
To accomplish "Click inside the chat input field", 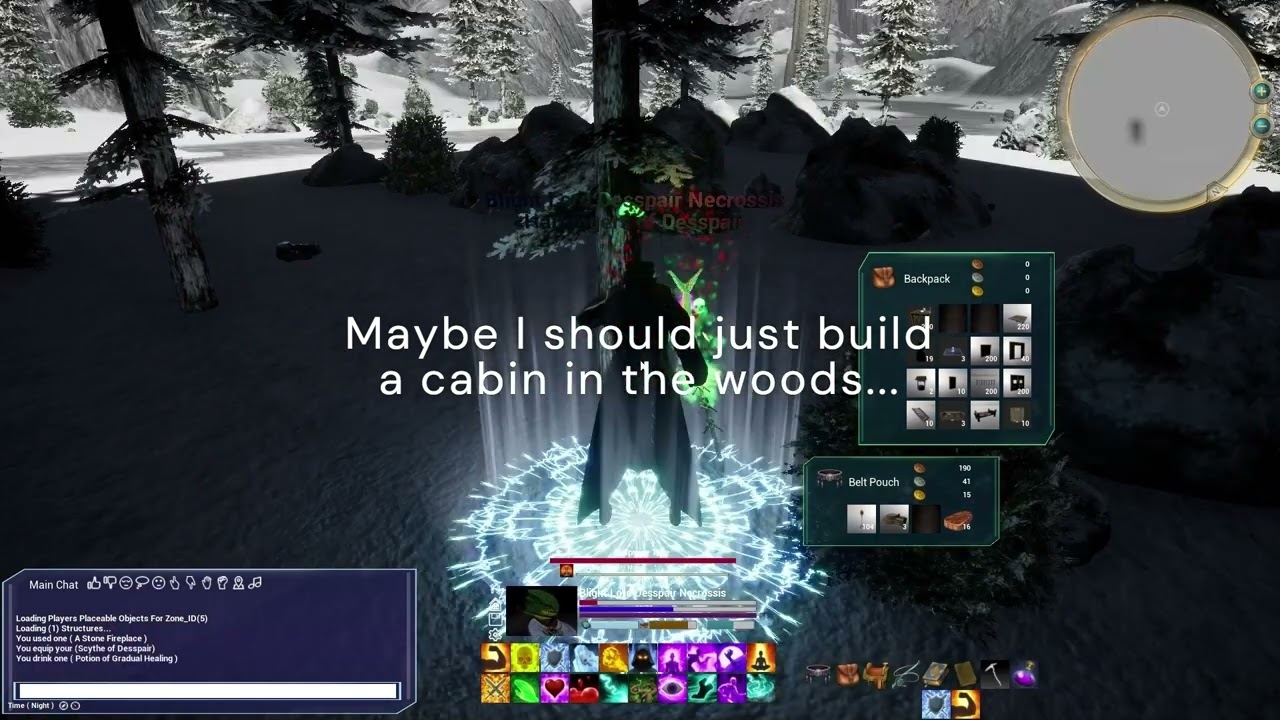I will tap(205, 690).
